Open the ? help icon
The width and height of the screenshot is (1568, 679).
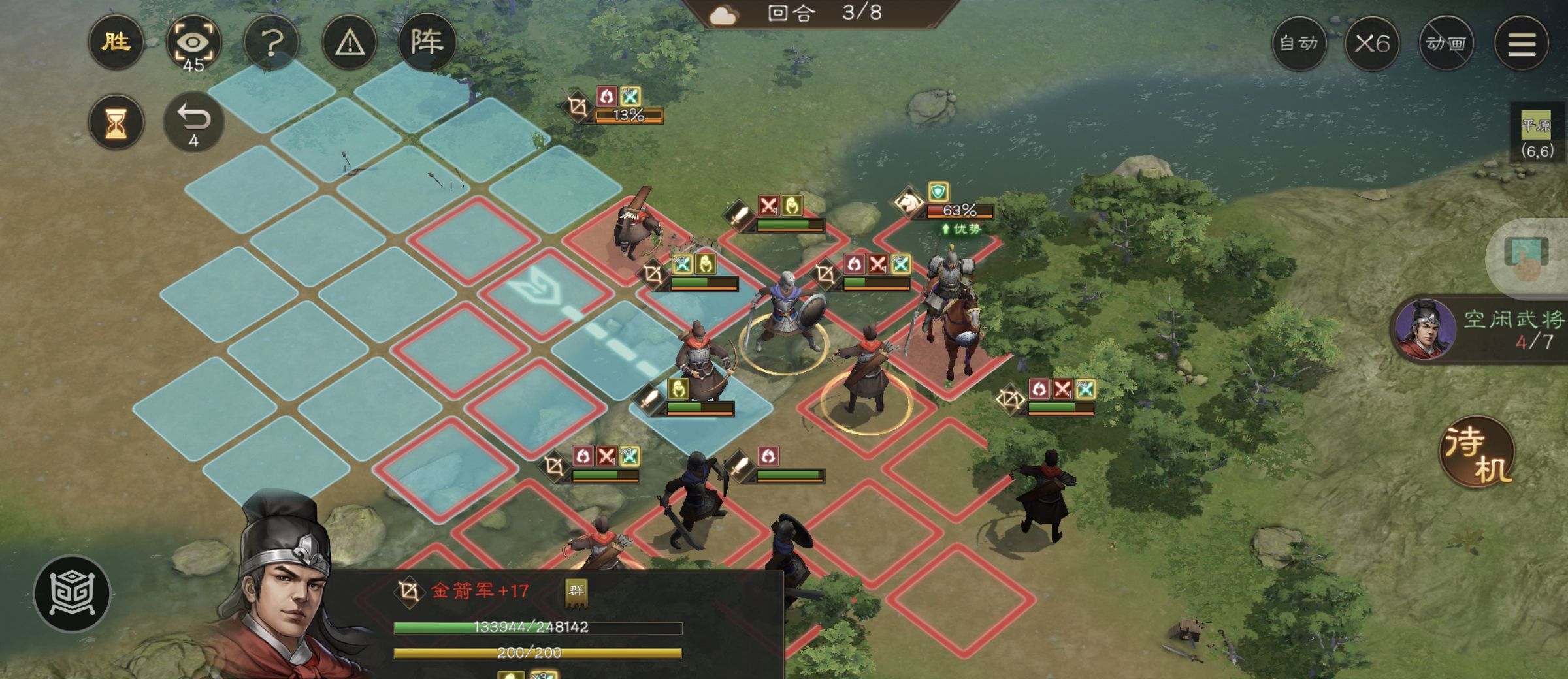[272, 43]
